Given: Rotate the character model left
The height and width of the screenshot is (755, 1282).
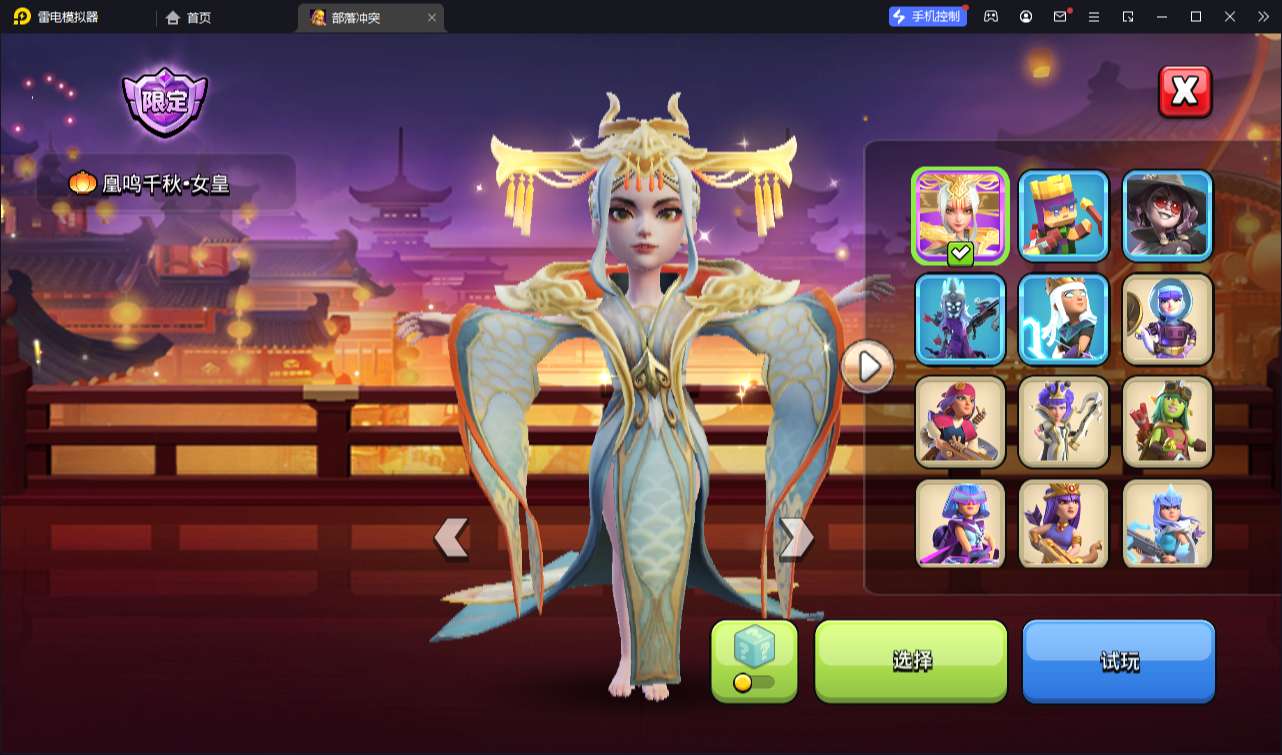Looking at the screenshot, I should coord(452,538).
